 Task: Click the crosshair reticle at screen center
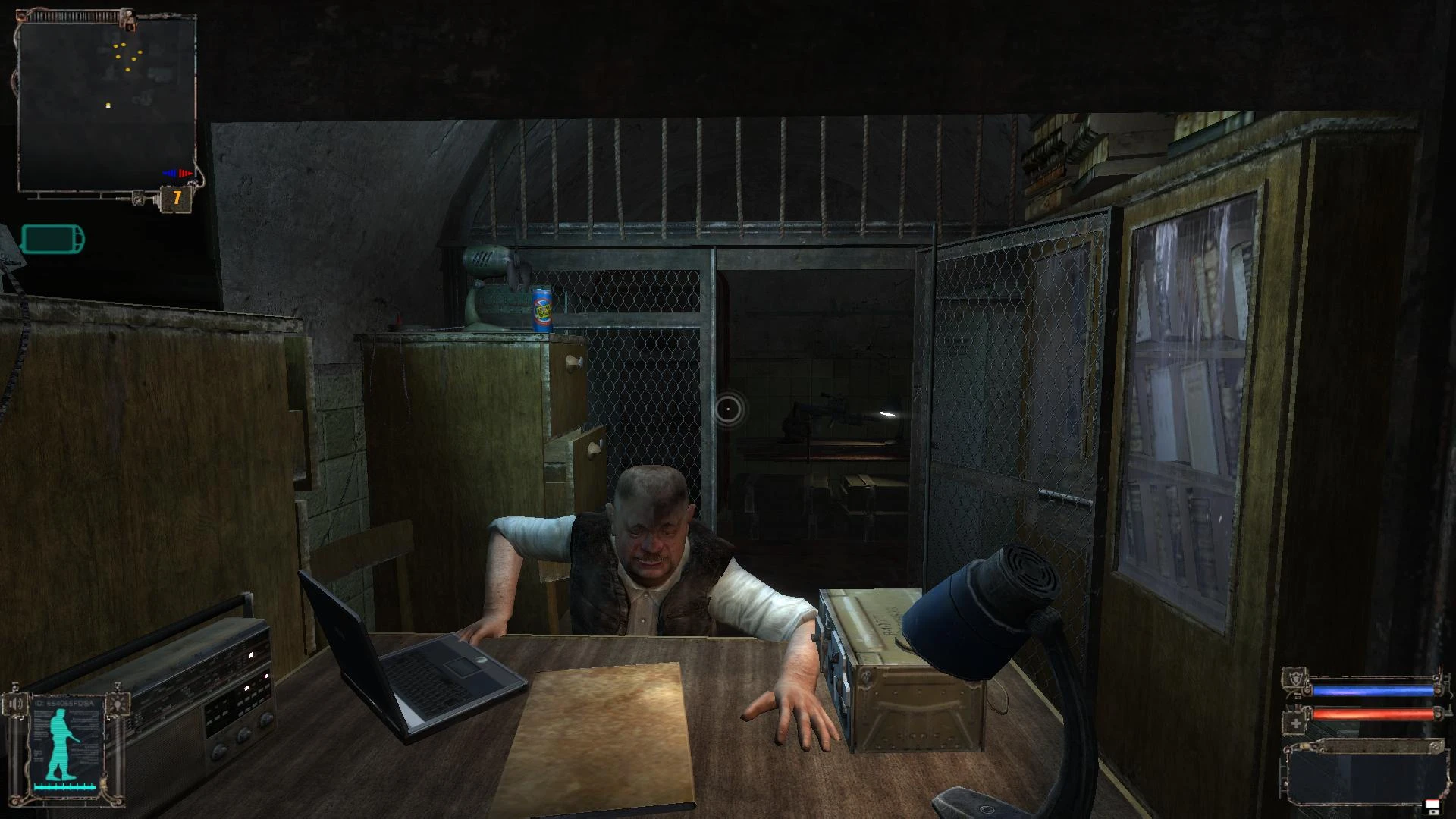click(x=728, y=409)
